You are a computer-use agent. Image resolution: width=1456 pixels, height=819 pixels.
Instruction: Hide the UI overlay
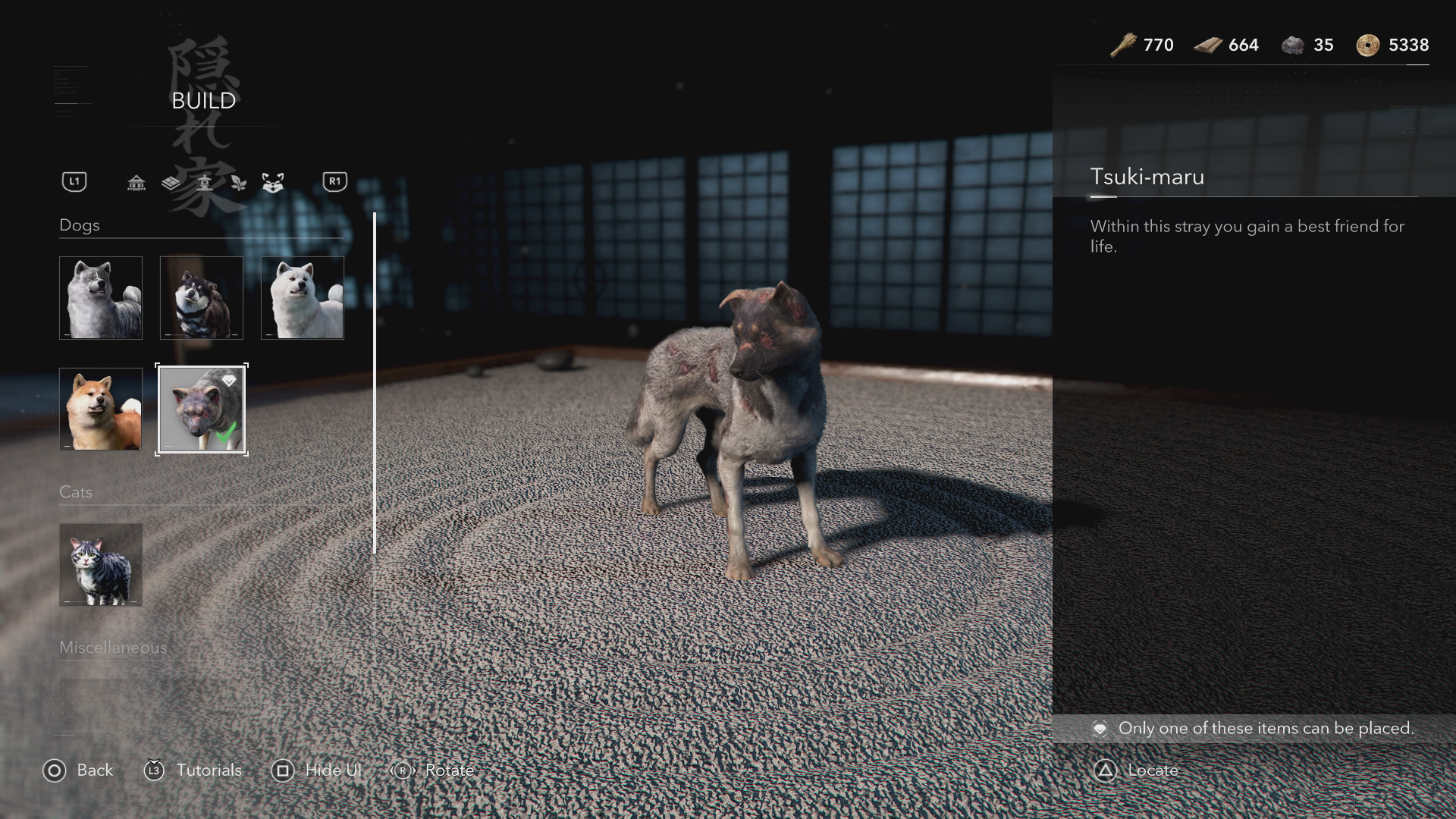[x=317, y=770]
